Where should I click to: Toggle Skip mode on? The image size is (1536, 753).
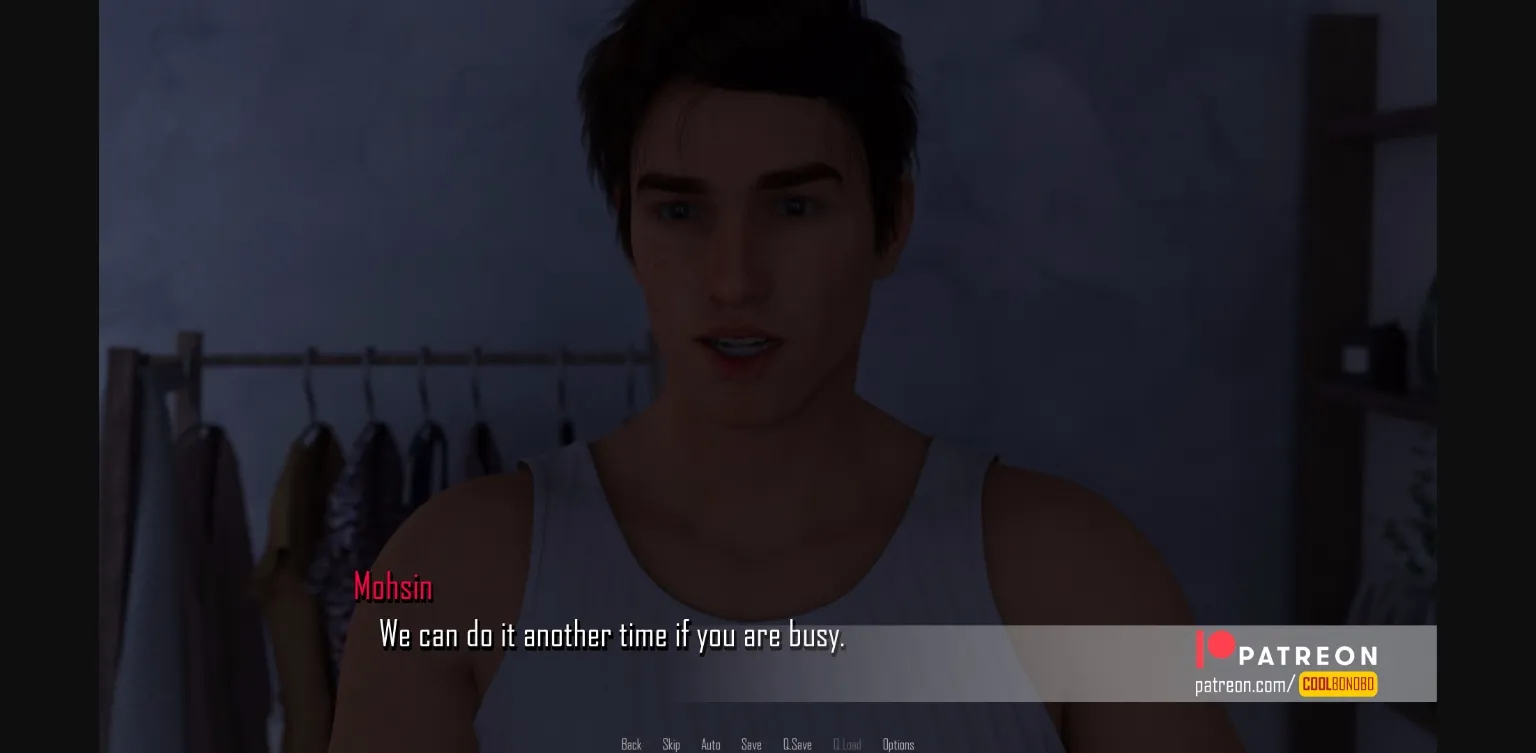click(x=671, y=744)
